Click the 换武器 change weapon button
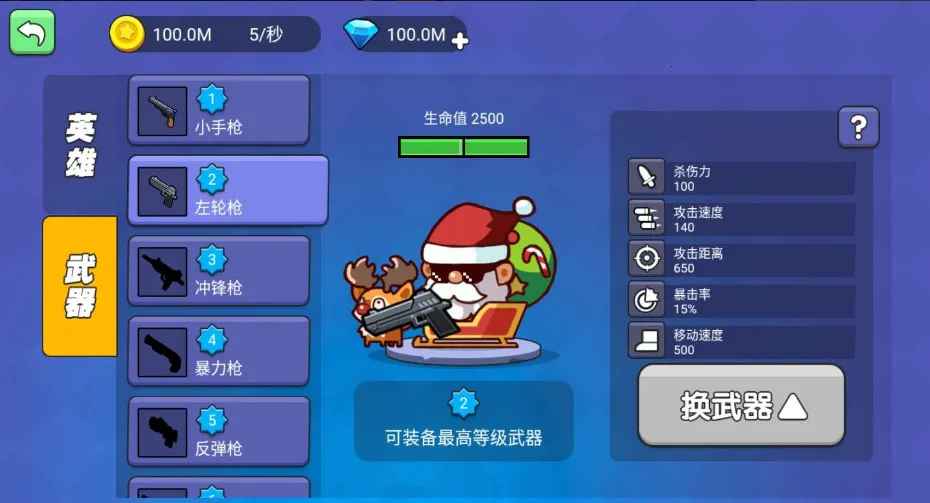 [x=741, y=405]
